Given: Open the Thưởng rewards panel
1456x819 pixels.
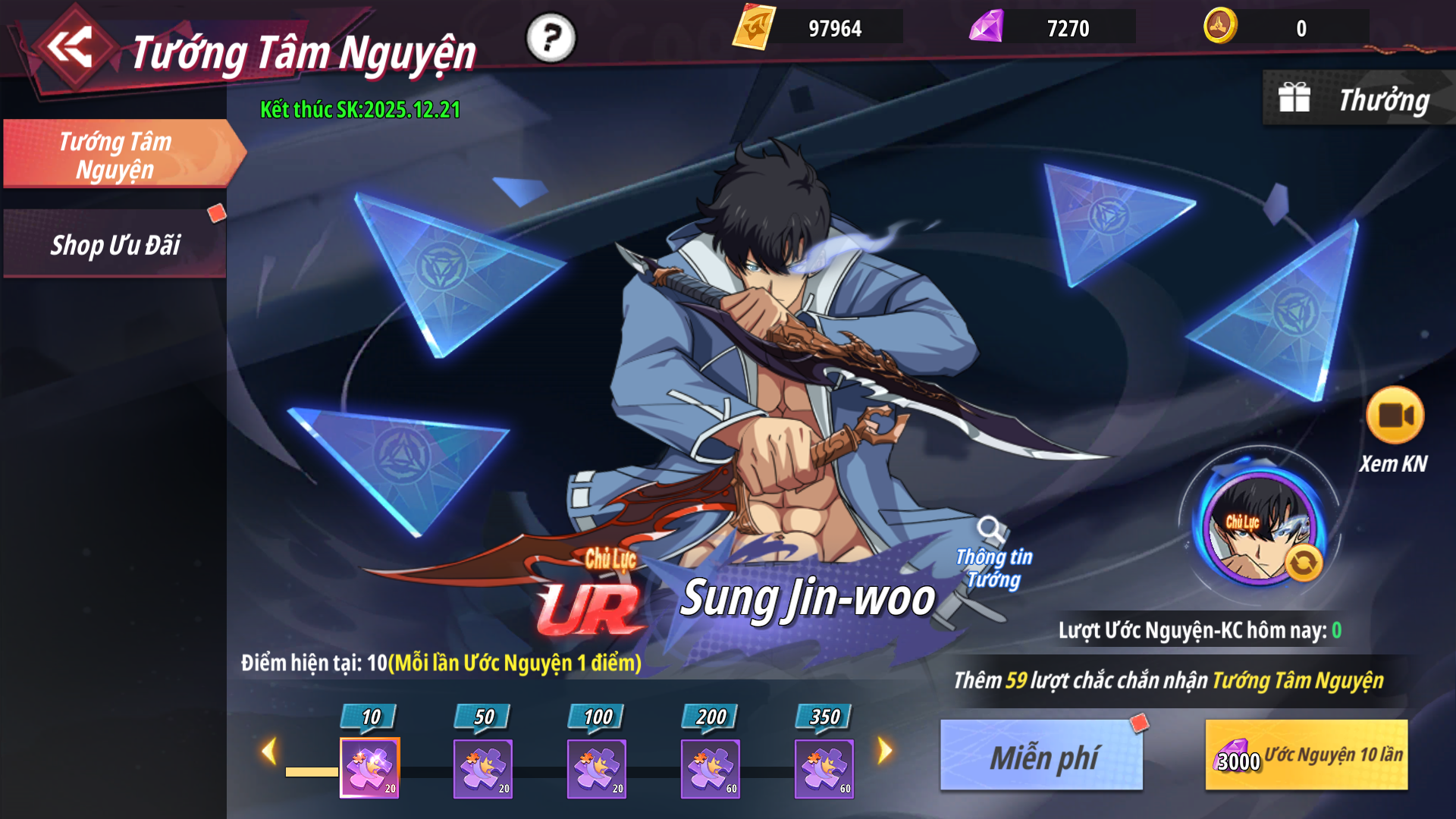Looking at the screenshot, I should pyautogui.click(x=1357, y=99).
